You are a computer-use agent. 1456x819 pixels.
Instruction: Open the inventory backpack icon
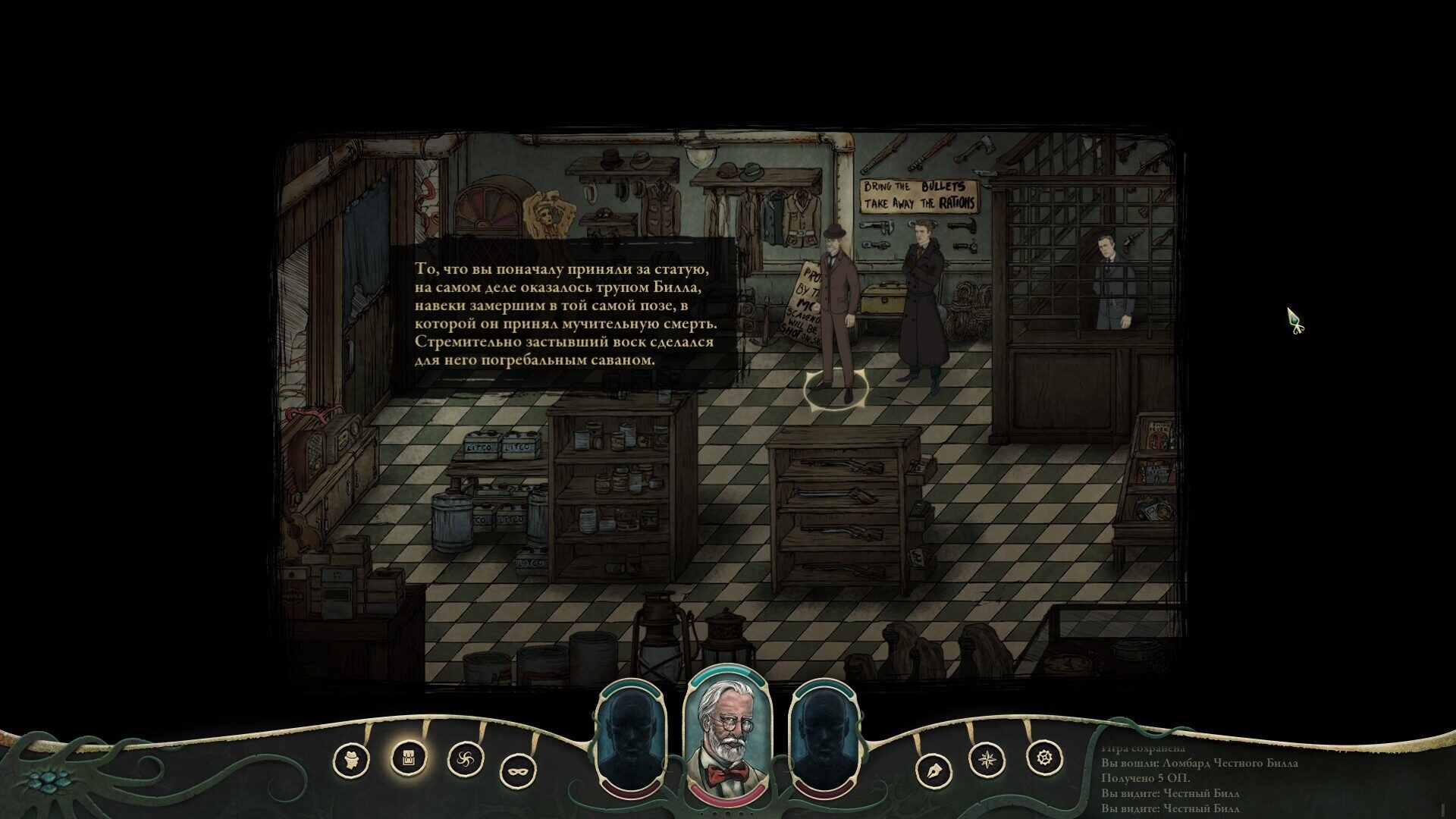tap(408, 756)
